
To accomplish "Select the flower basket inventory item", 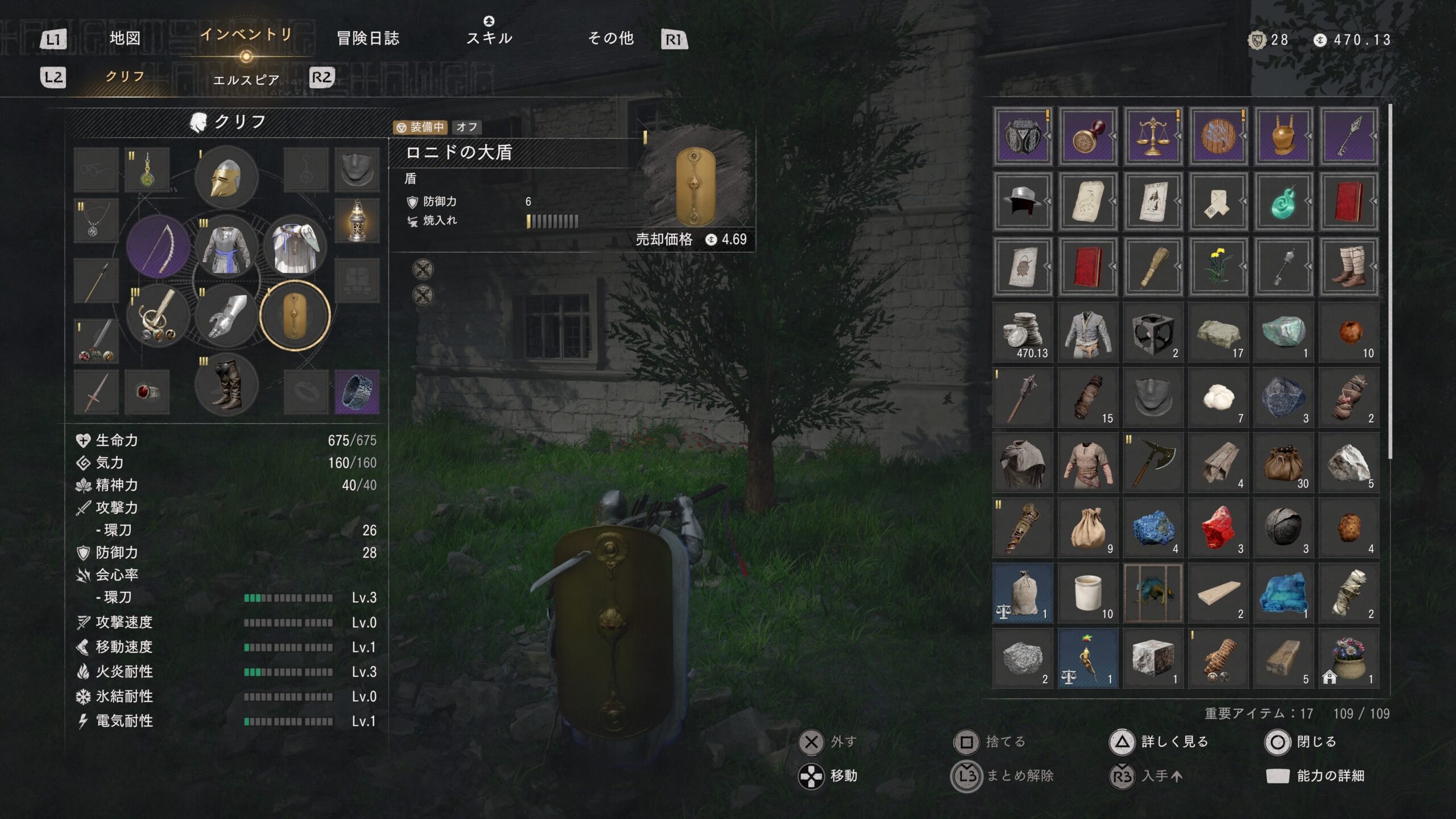I will tap(1349, 658).
